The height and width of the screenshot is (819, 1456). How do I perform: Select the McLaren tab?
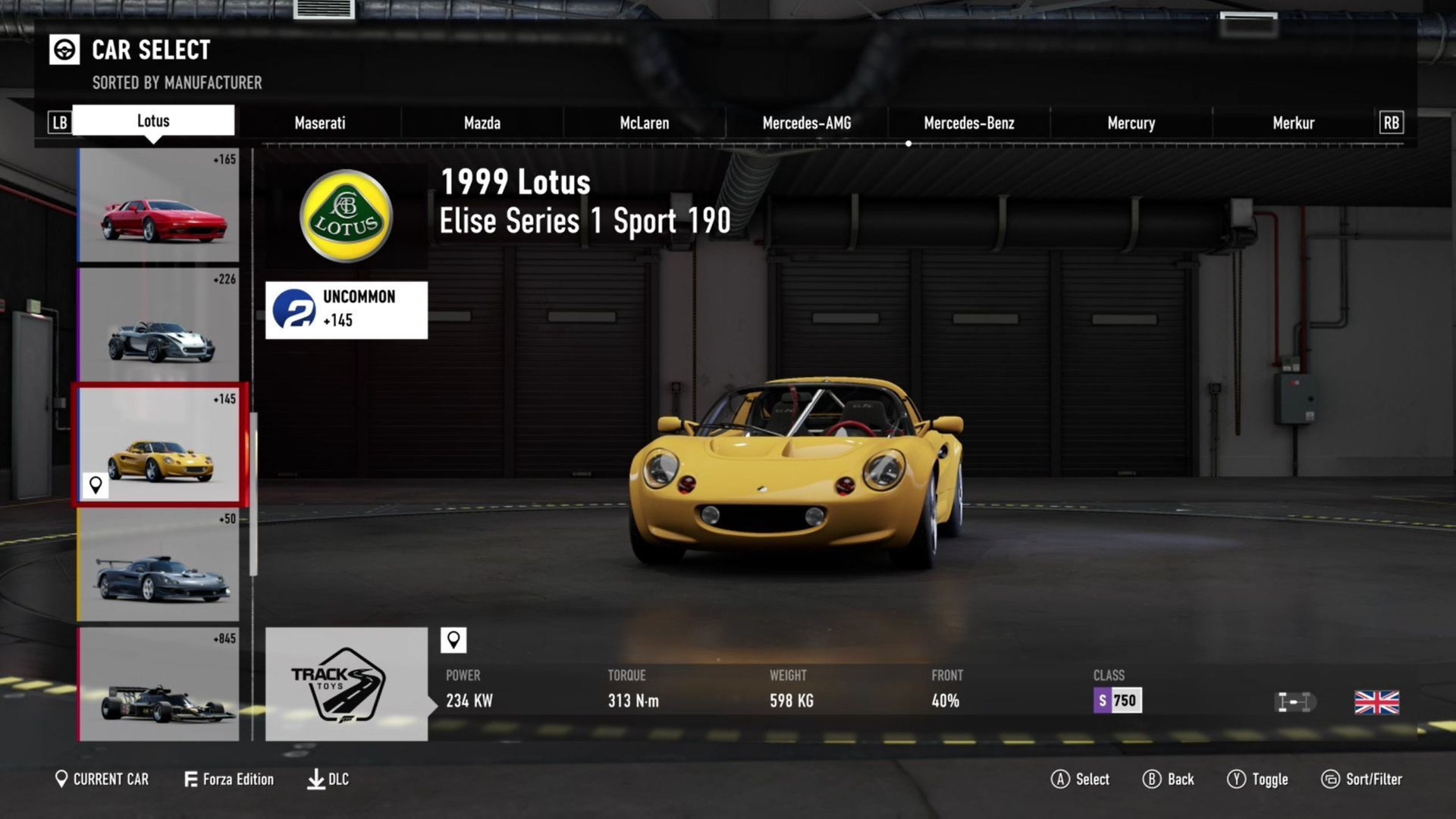[644, 123]
